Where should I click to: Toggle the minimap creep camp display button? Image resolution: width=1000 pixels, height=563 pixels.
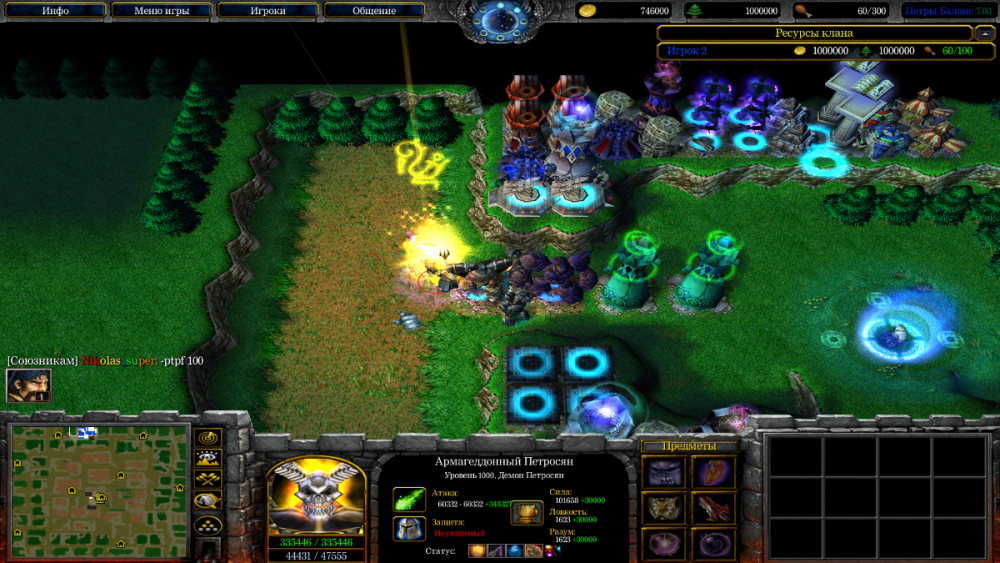[208, 501]
